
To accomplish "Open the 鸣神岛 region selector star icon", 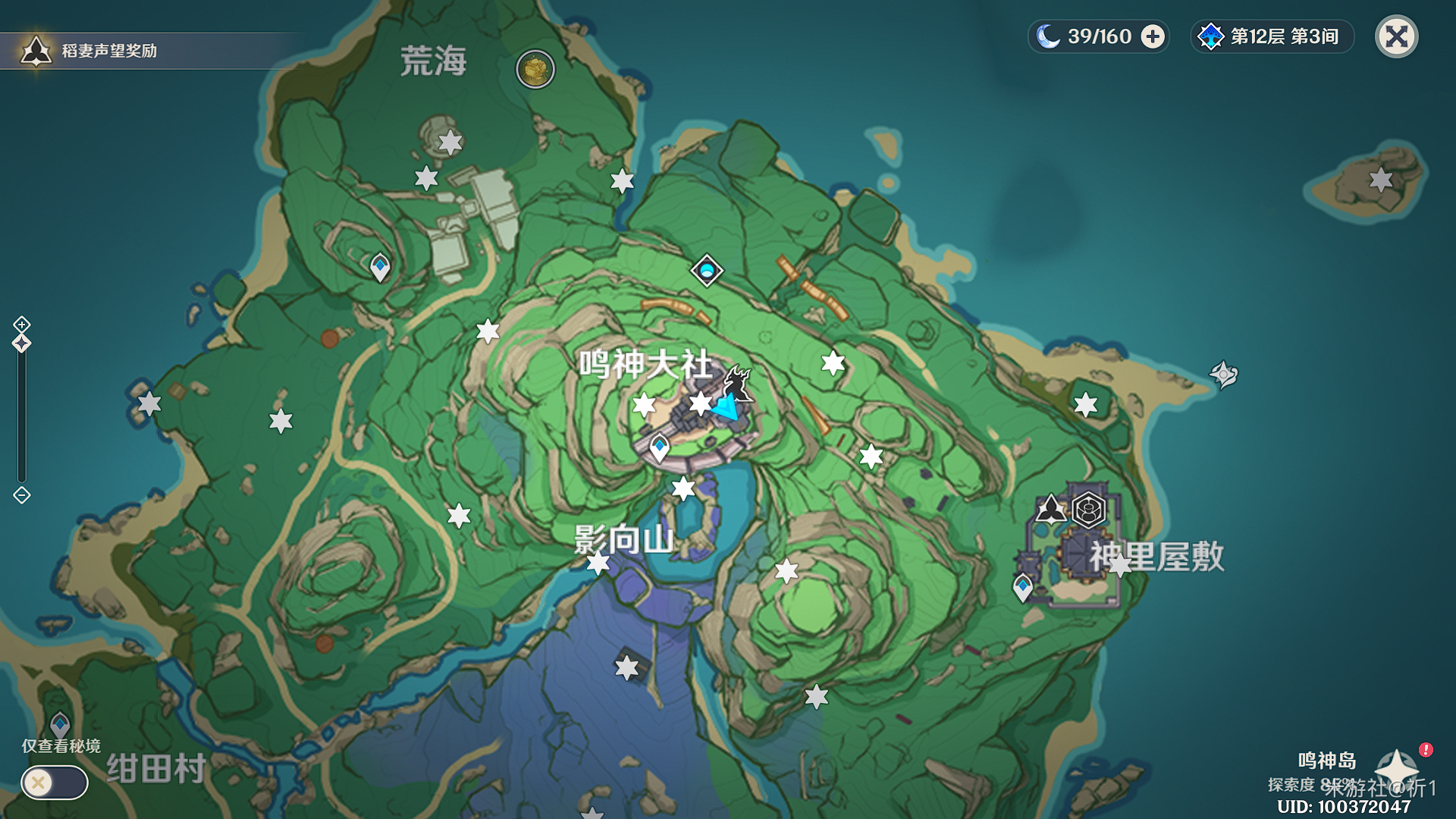I will coord(1396,767).
